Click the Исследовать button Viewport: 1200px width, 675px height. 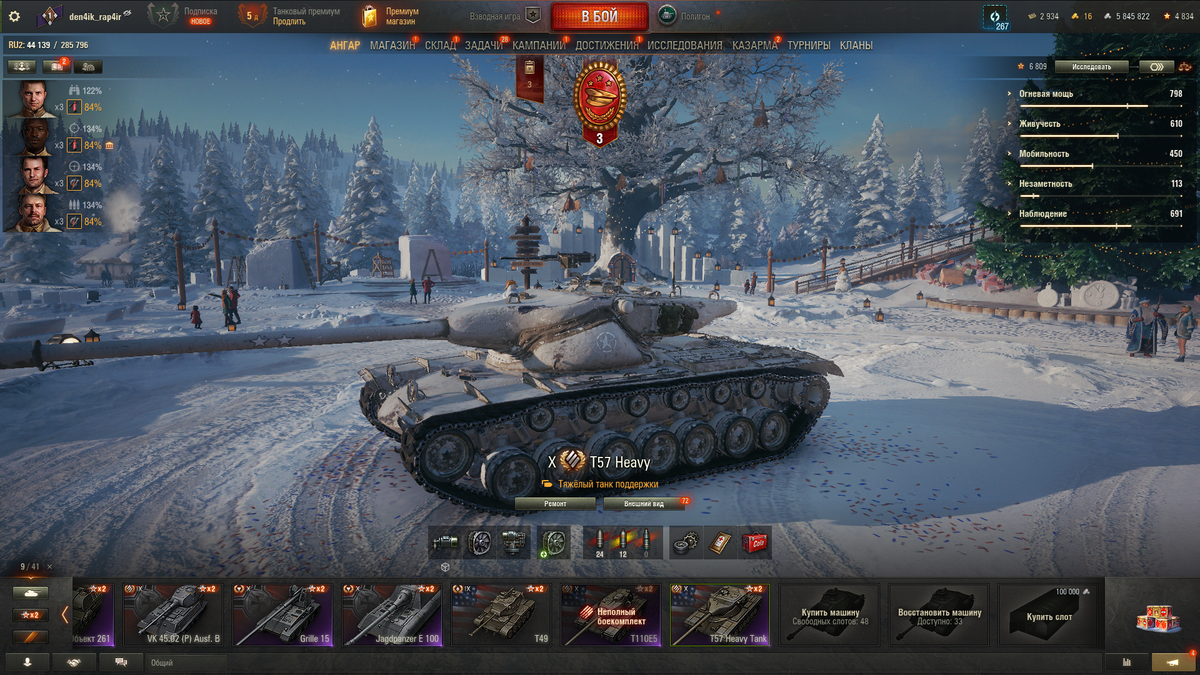pos(1091,66)
